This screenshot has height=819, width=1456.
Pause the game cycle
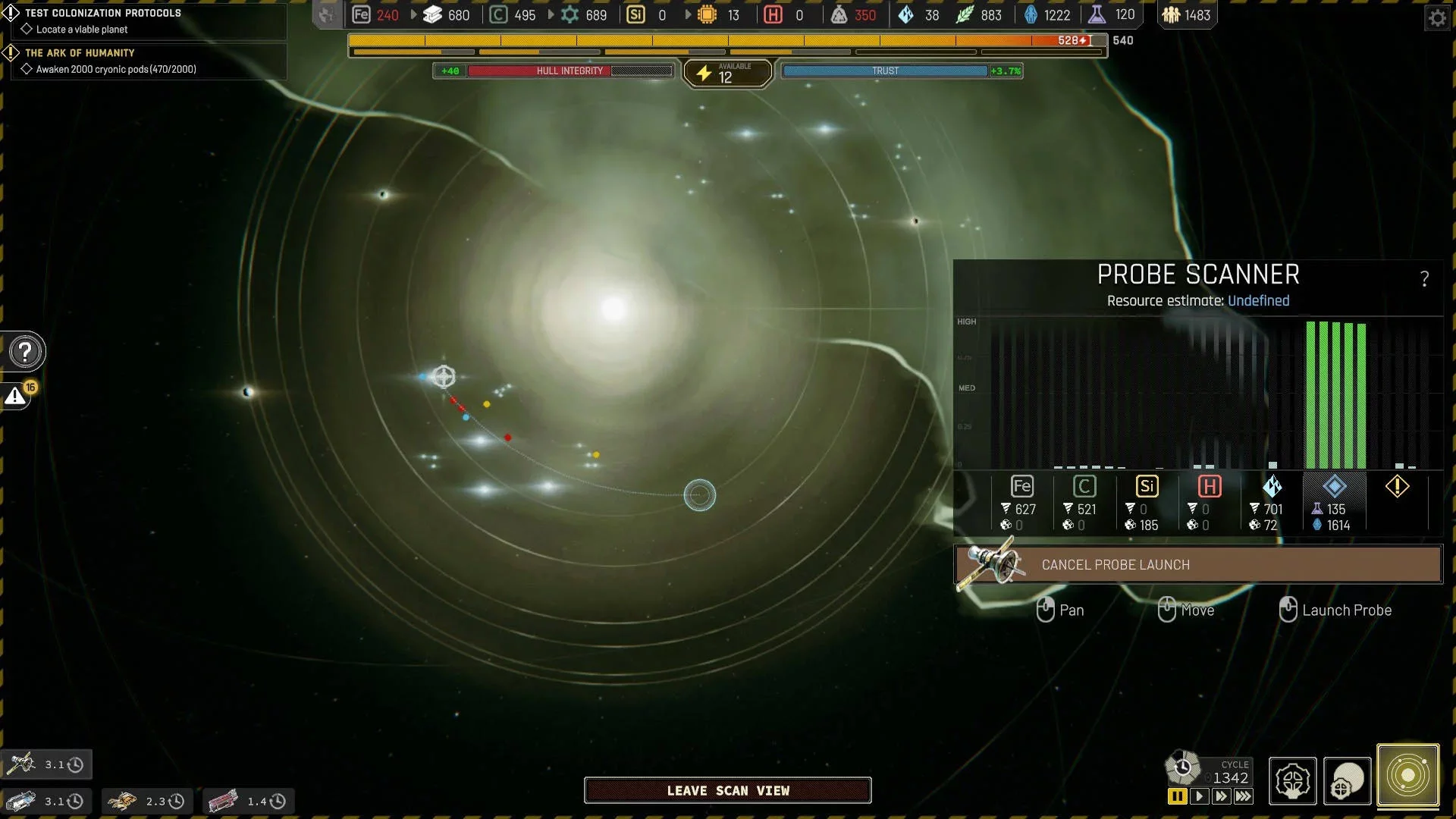(x=1177, y=796)
